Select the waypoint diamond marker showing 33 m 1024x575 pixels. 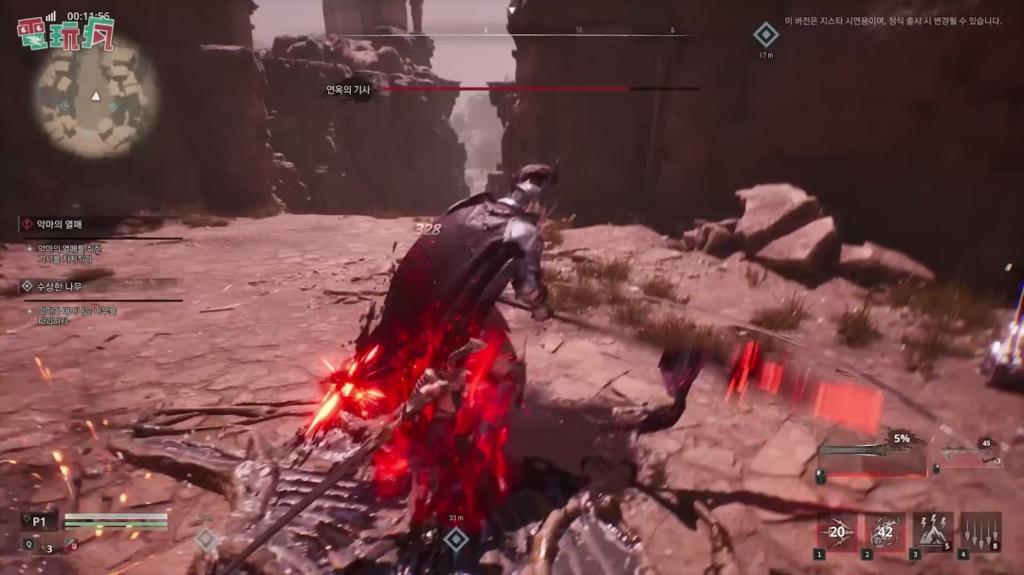click(x=456, y=540)
